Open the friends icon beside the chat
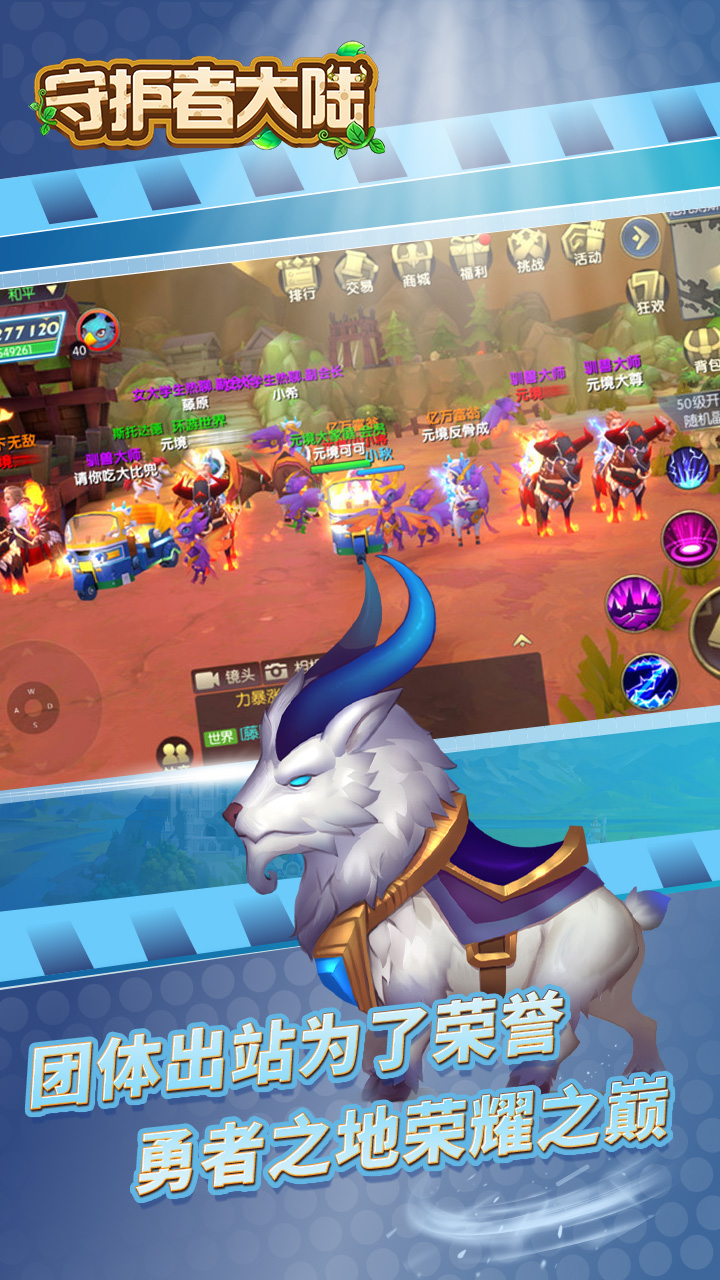The image size is (720, 1280). tap(175, 754)
